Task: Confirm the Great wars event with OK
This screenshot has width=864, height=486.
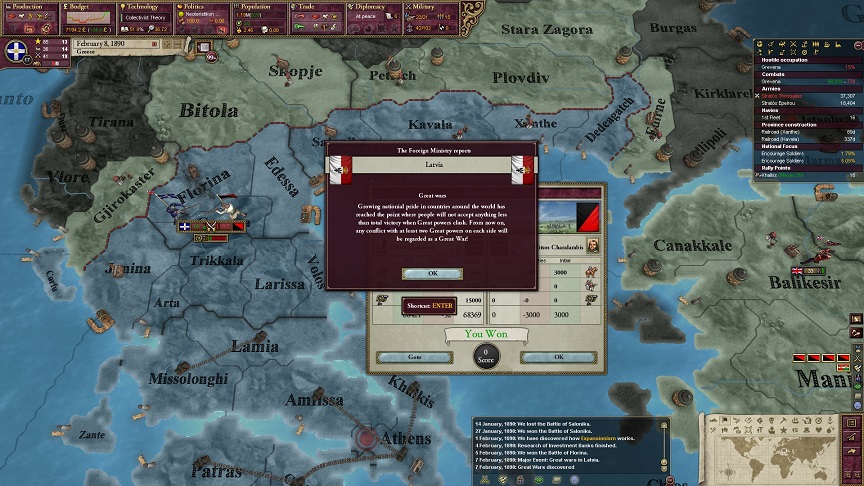Action: pyautogui.click(x=432, y=272)
